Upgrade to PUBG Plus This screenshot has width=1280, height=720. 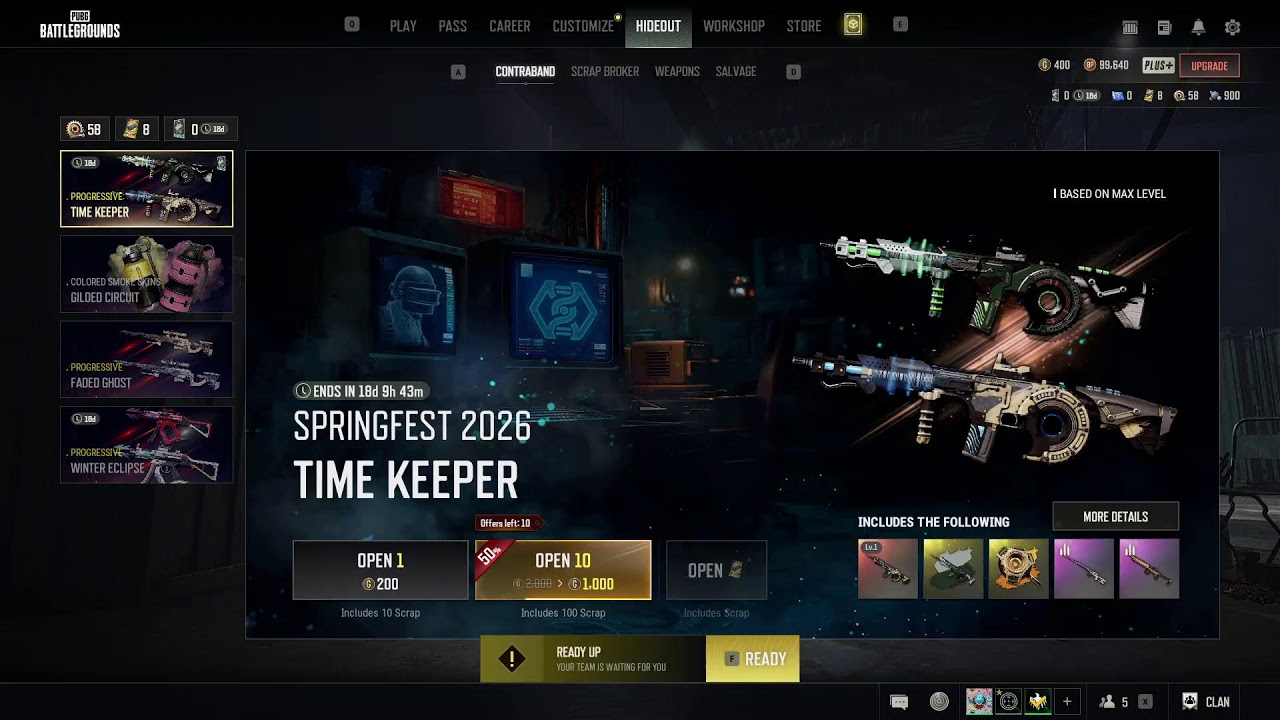click(x=1209, y=66)
